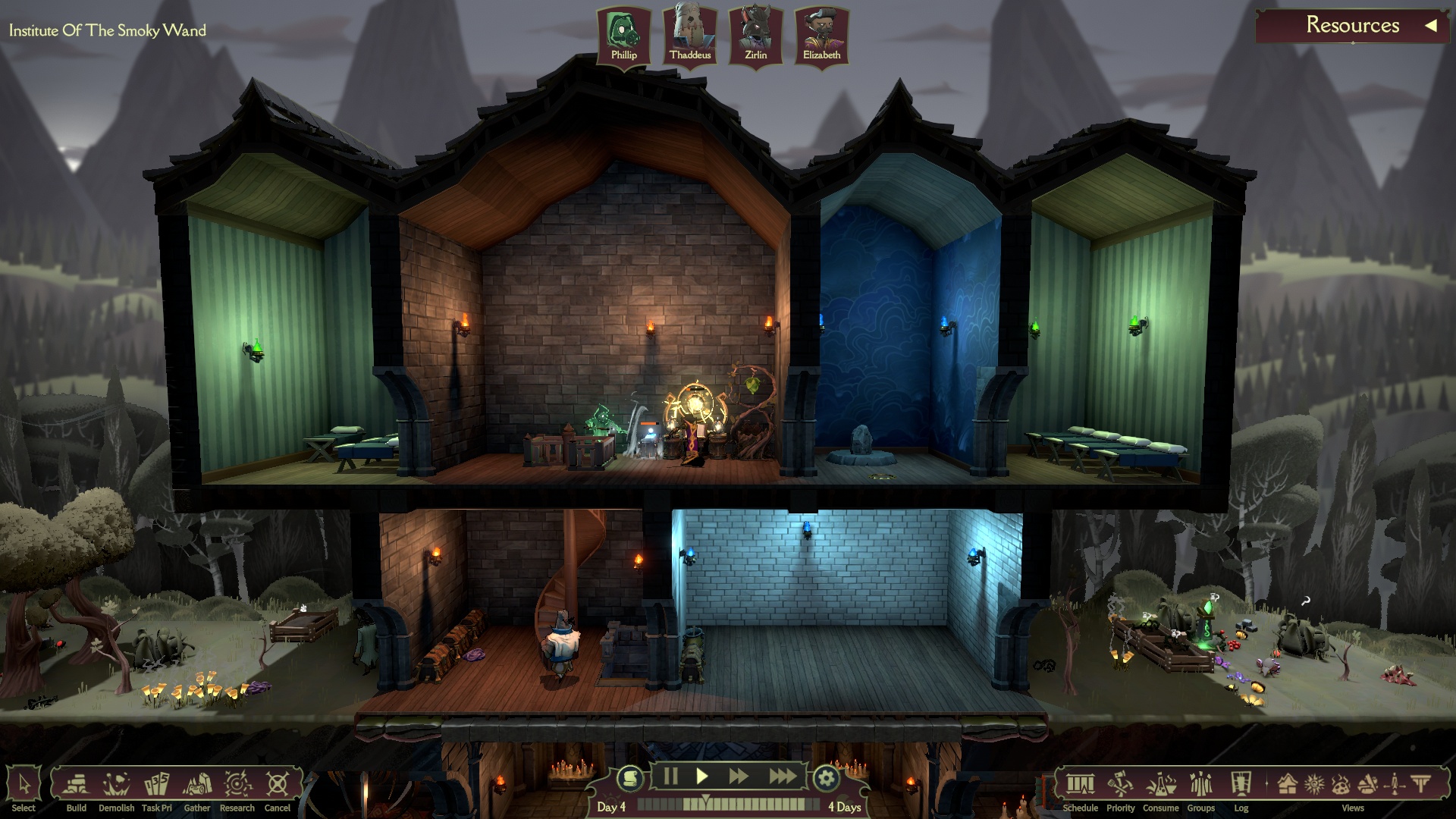This screenshot has height=819, width=1456.
Task: Set triple fast-forward speed
Action: [782, 776]
